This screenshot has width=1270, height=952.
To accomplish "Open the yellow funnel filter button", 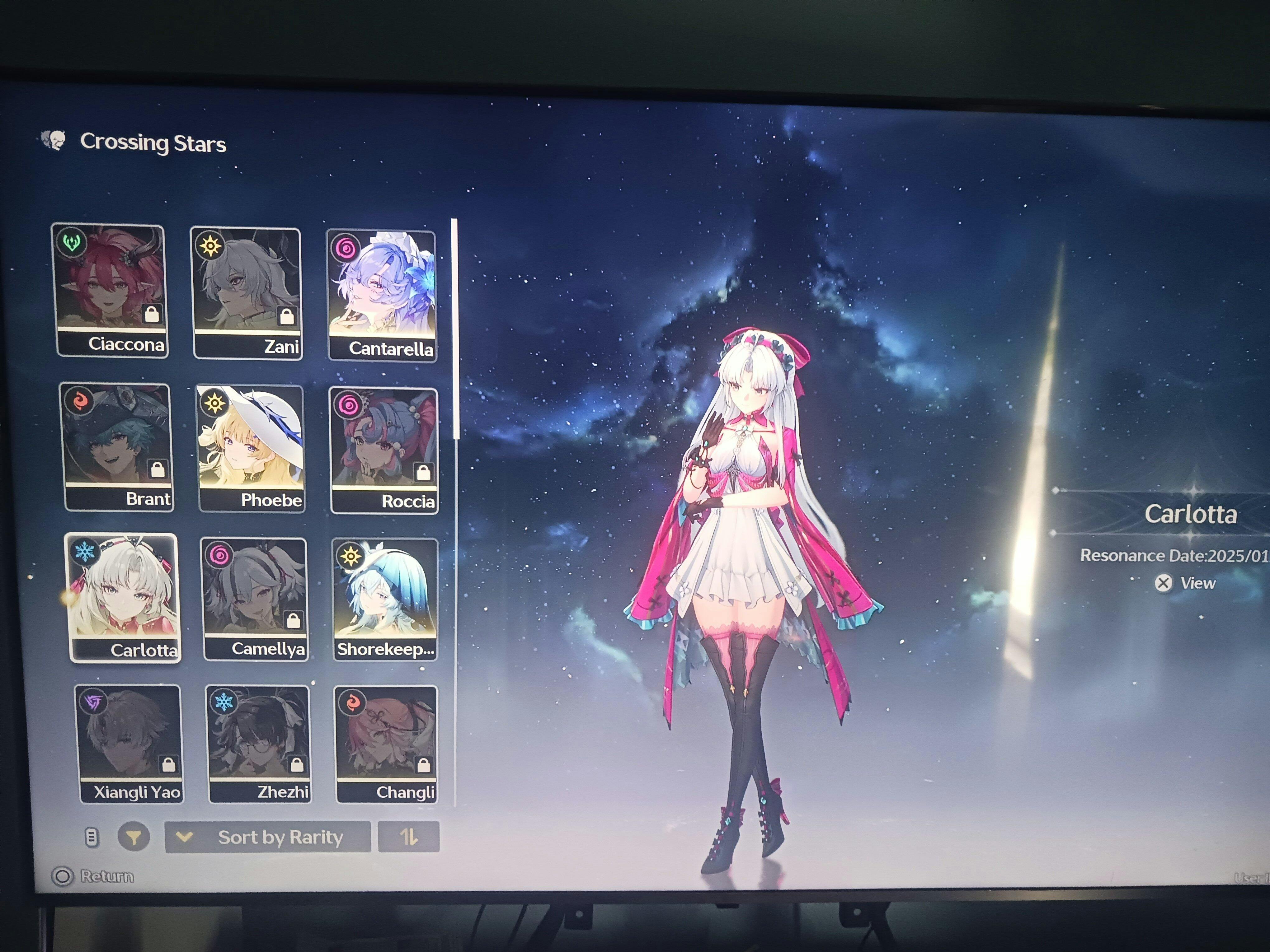I will tap(134, 837).
